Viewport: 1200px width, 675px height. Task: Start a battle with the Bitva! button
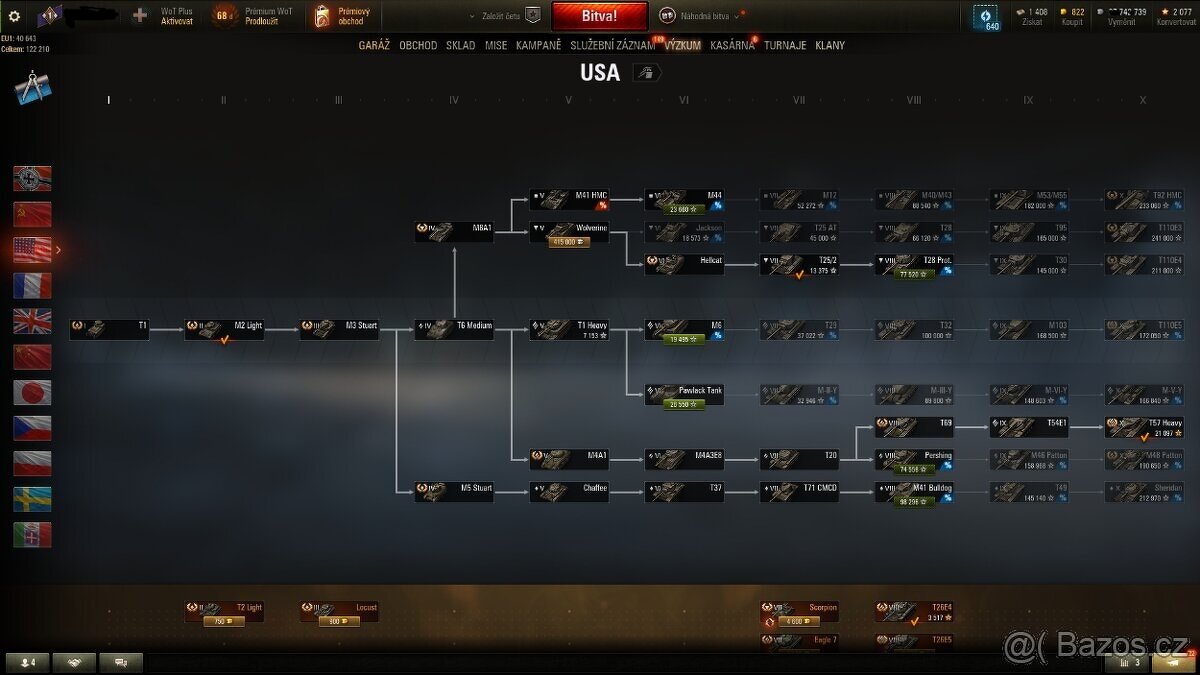(599, 16)
